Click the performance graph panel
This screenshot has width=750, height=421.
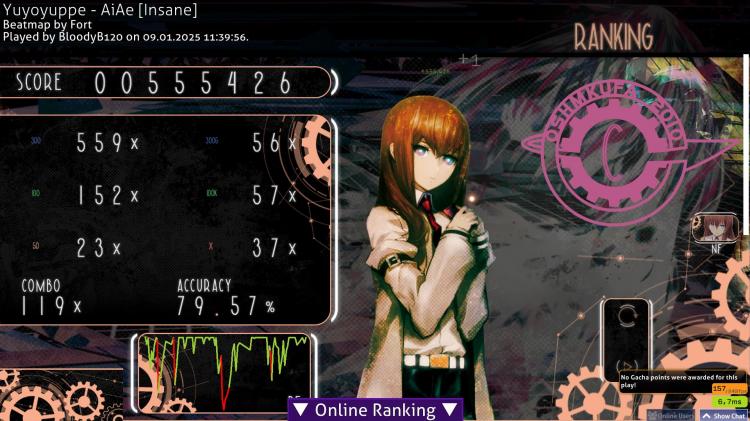pos(224,370)
